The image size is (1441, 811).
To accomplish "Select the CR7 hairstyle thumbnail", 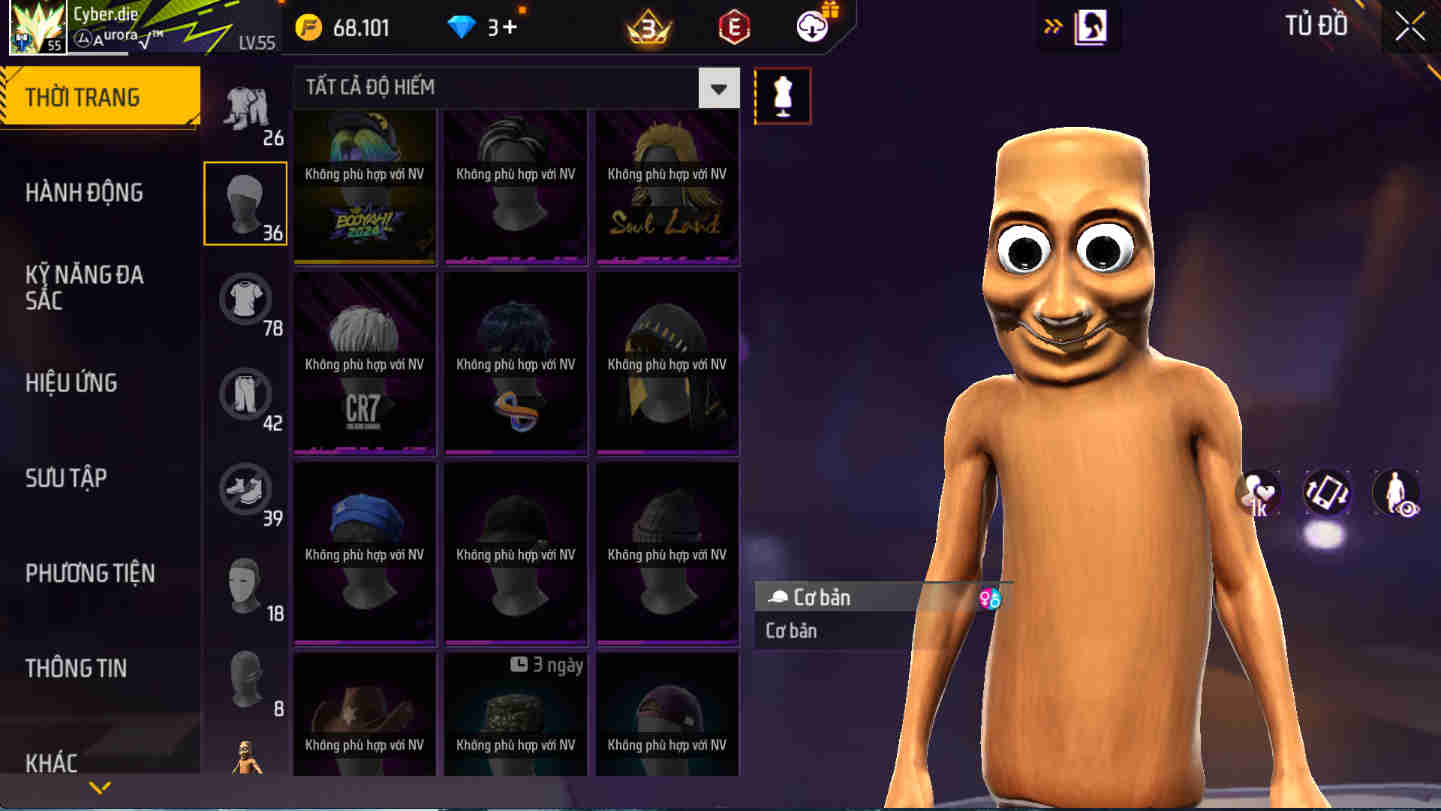I will pos(364,363).
